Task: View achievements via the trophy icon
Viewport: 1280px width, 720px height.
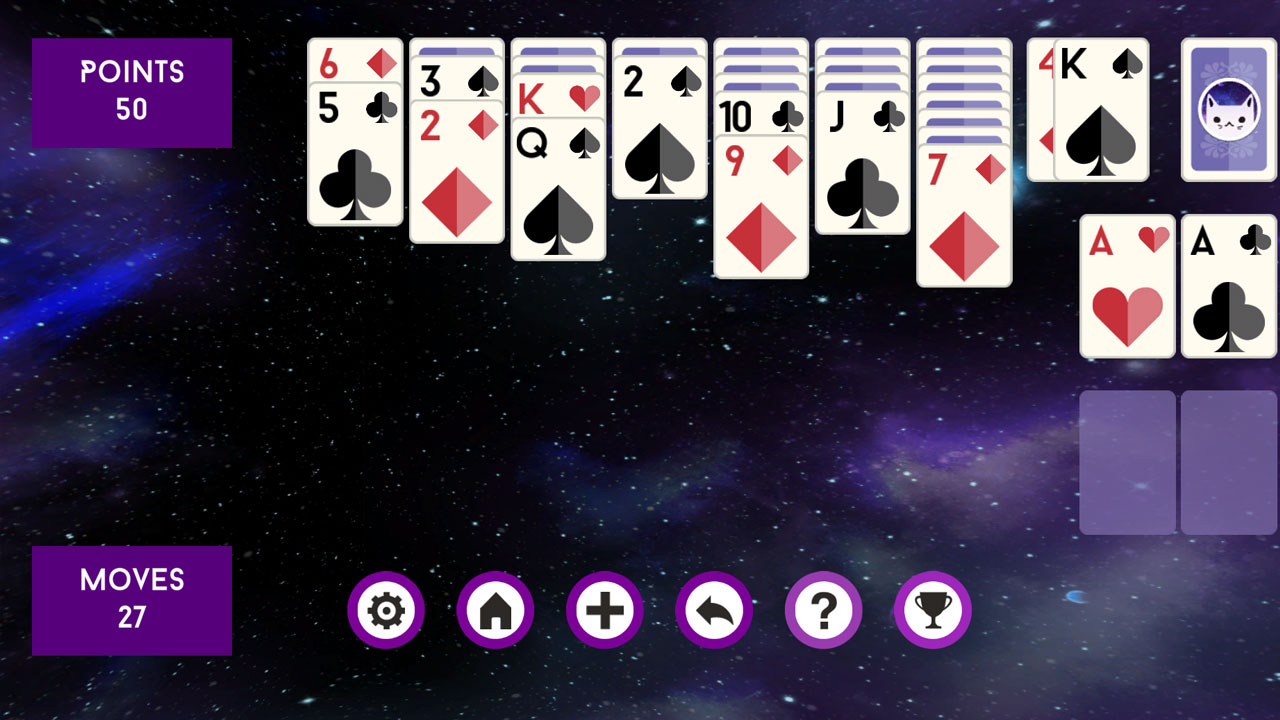Action: click(931, 610)
